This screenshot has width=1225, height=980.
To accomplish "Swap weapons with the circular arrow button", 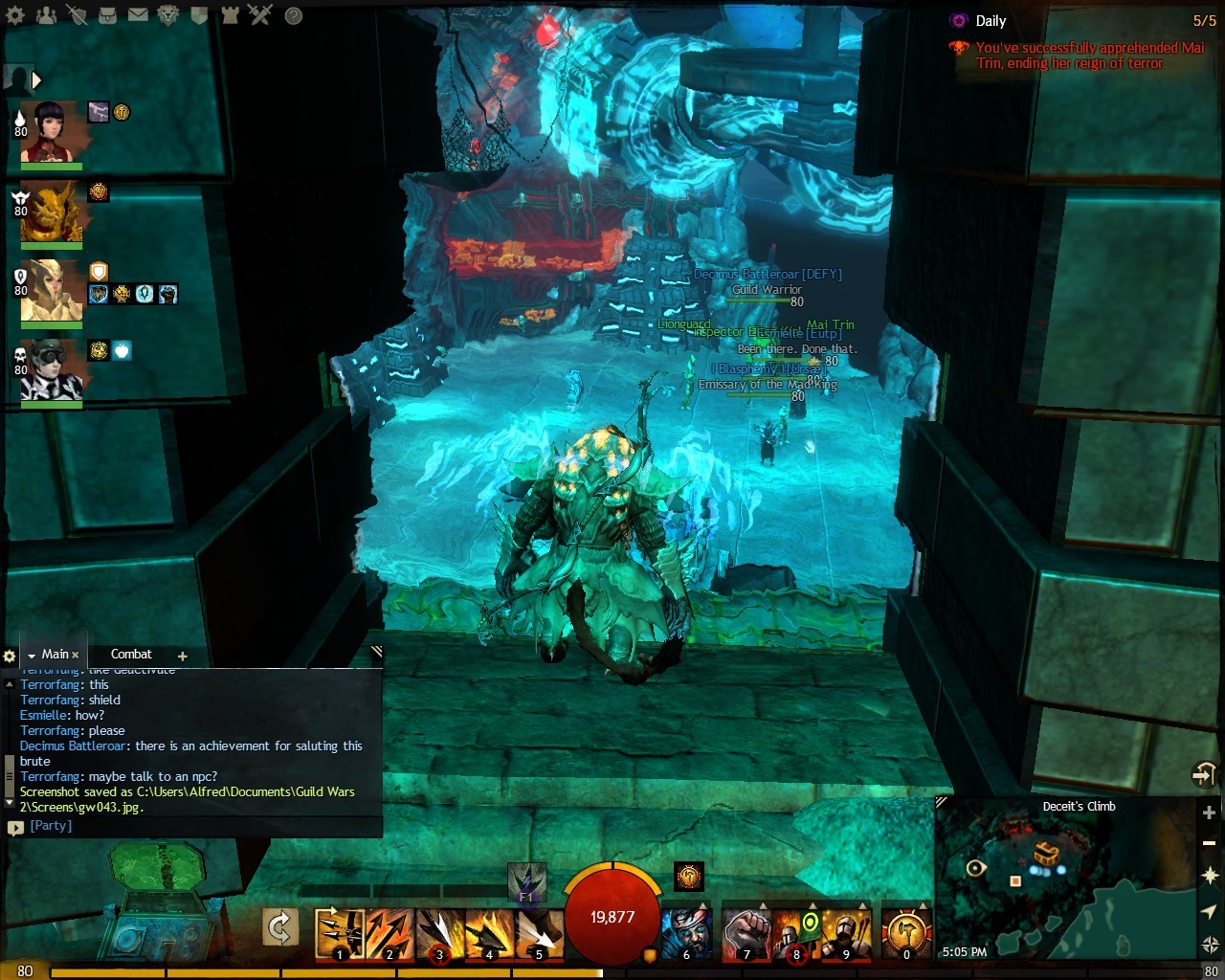I will [x=280, y=927].
